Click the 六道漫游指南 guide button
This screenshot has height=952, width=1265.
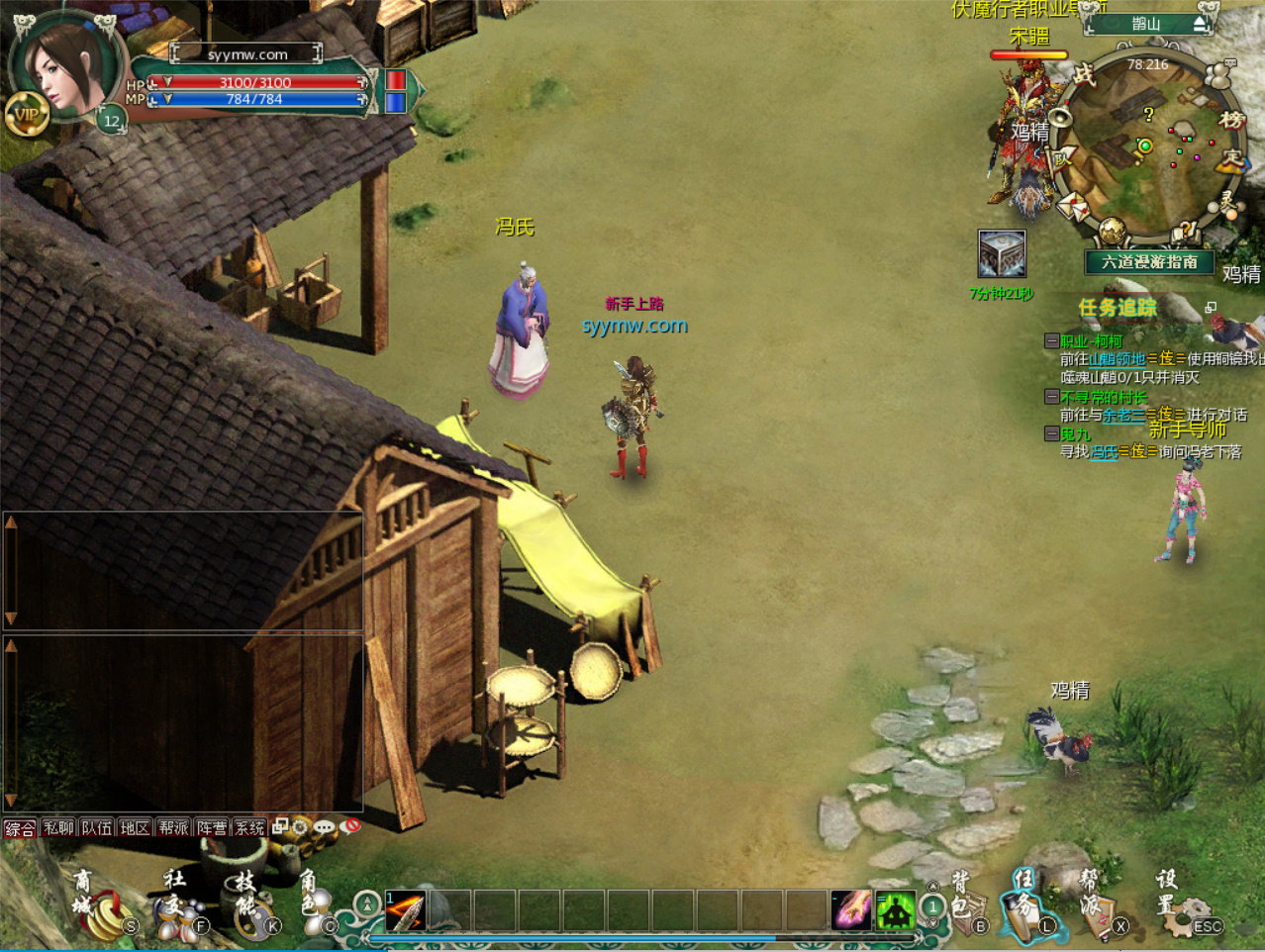click(x=1149, y=262)
